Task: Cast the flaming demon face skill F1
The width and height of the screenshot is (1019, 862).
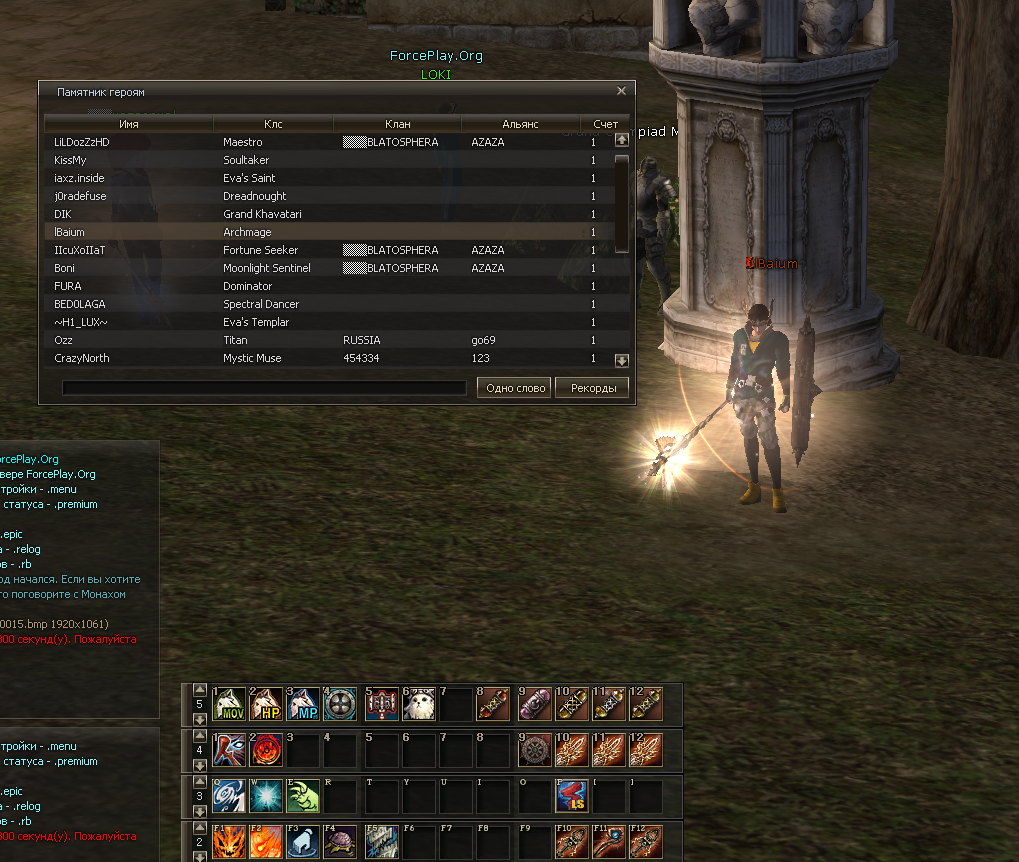Action: (x=230, y=842)
